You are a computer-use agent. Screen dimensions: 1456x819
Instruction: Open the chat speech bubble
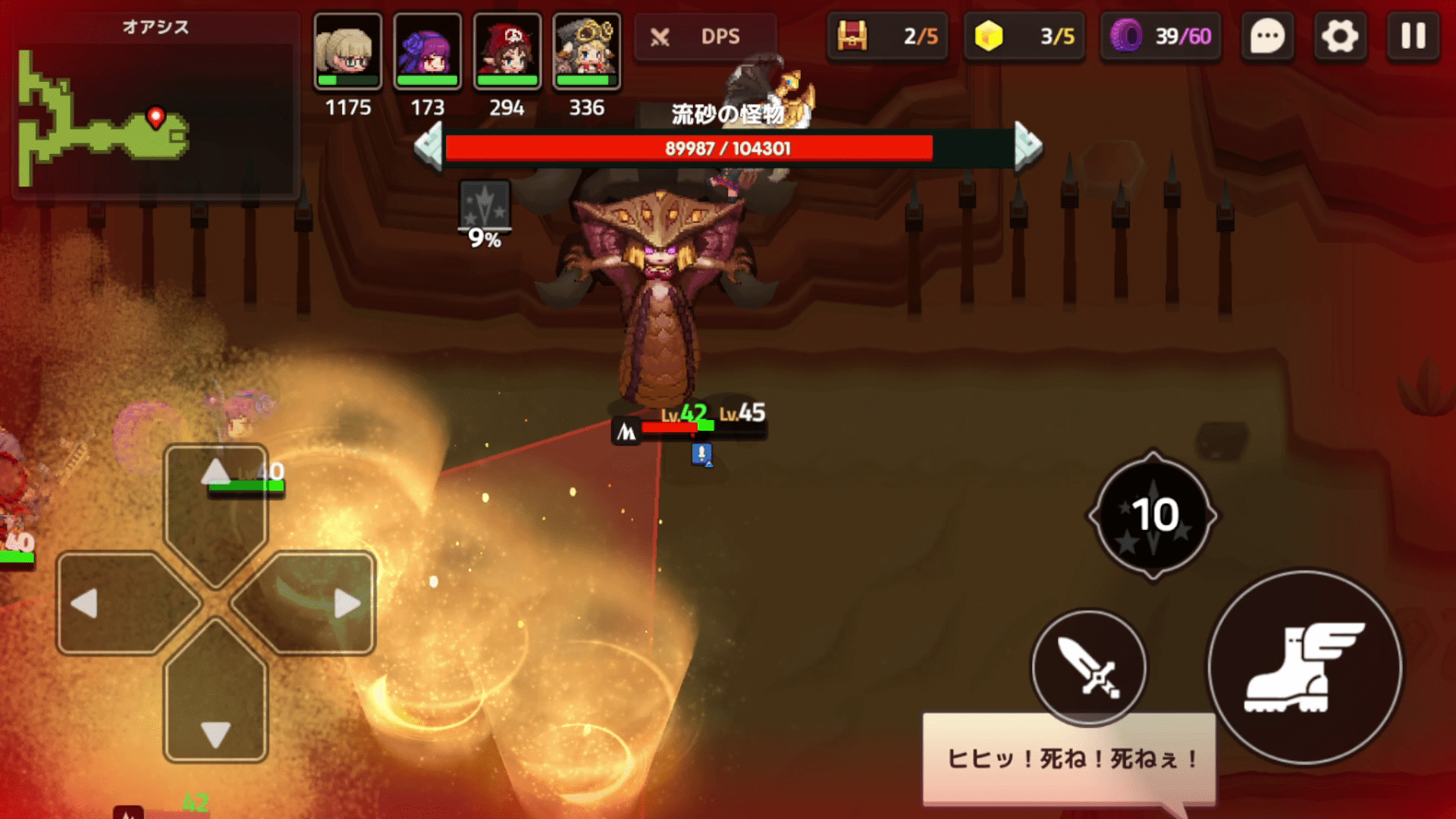(1267, 36)
